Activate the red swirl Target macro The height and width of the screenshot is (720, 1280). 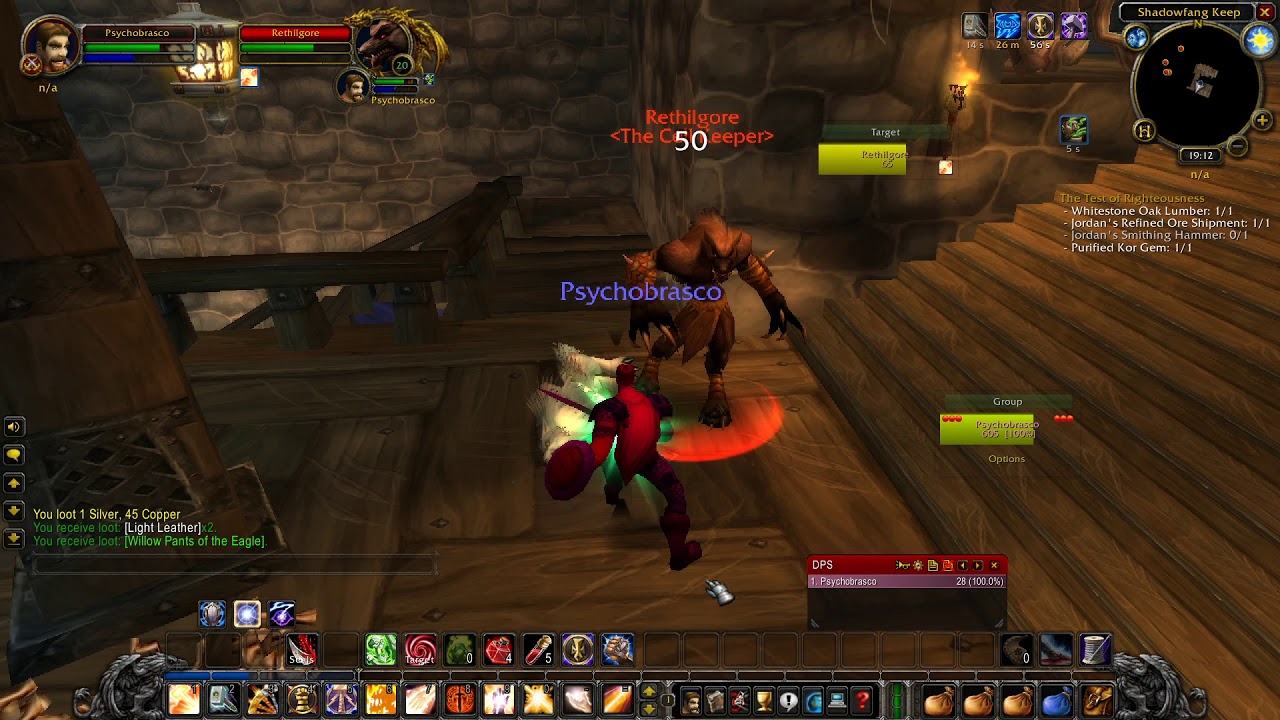pyautogui.click(x=420, y=650)
